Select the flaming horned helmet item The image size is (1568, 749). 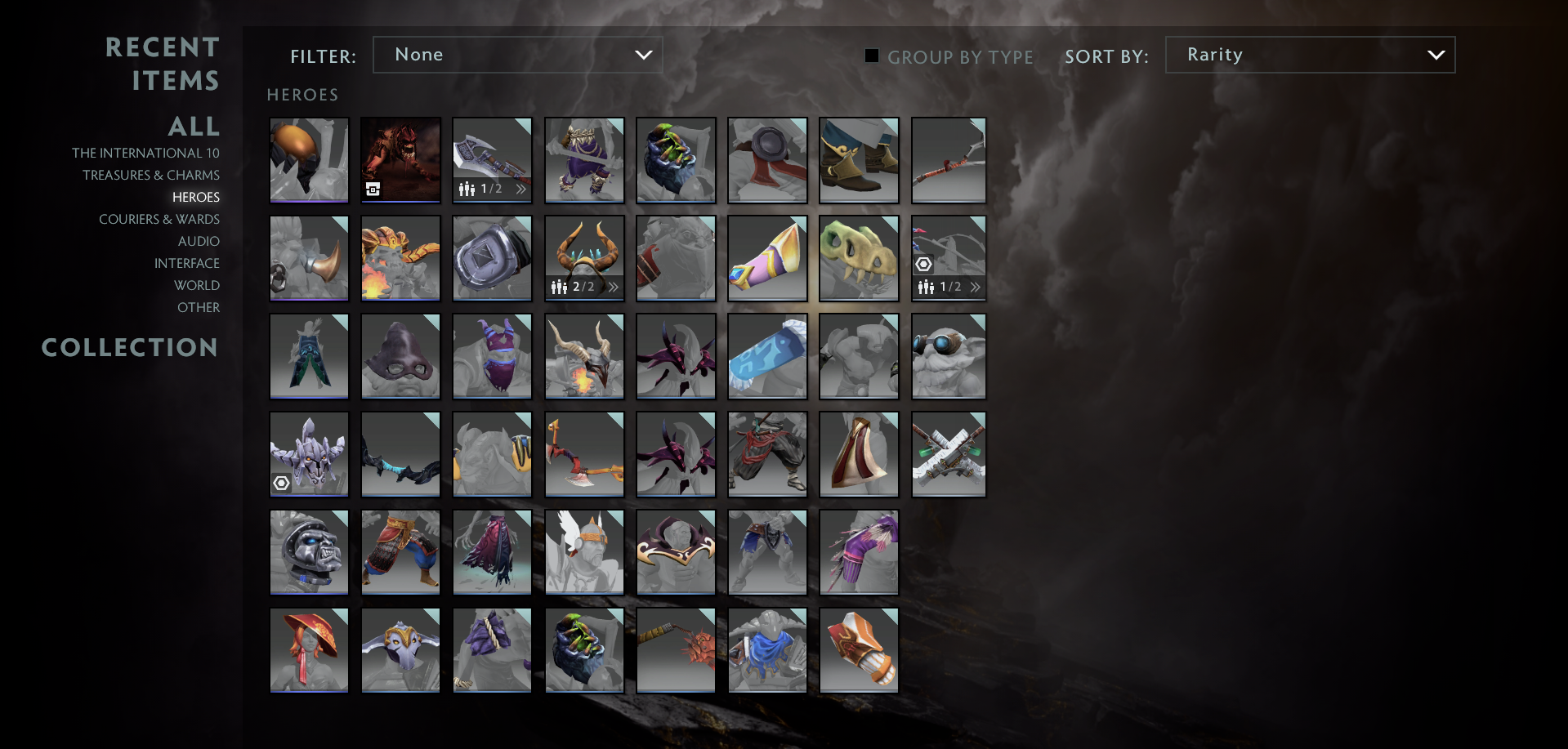coord(584,356)
